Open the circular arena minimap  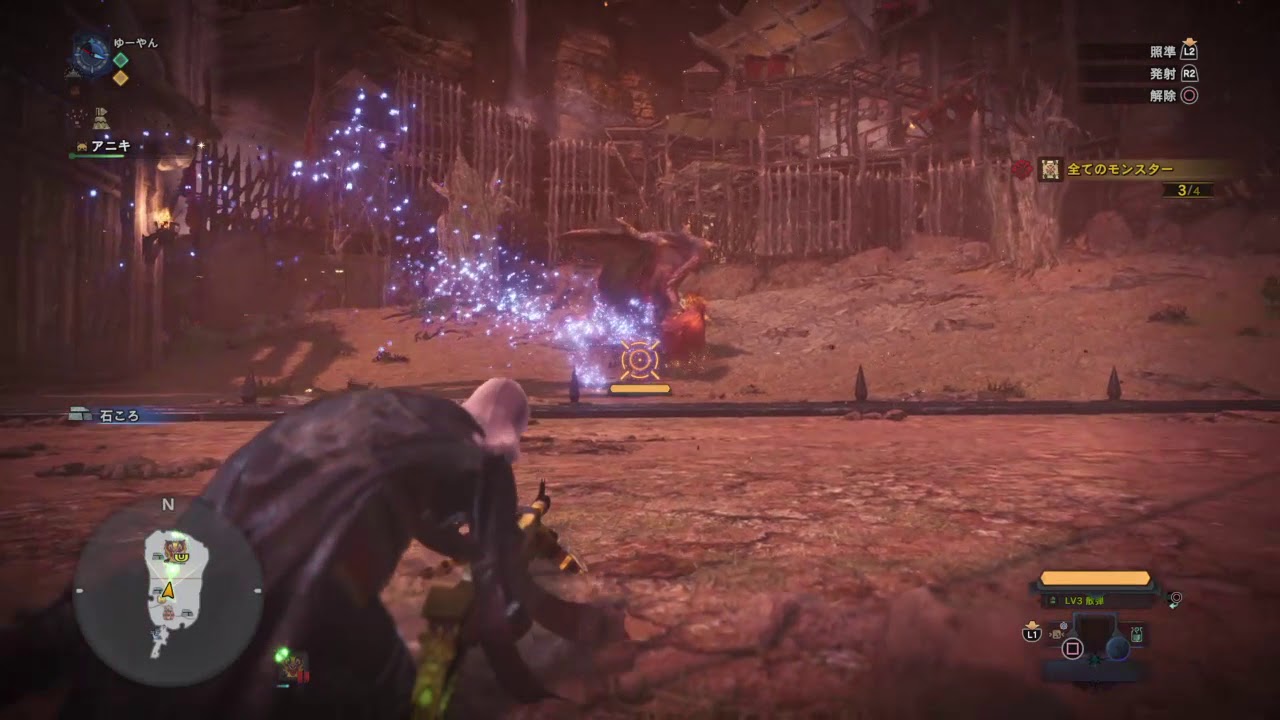(168, 591)
